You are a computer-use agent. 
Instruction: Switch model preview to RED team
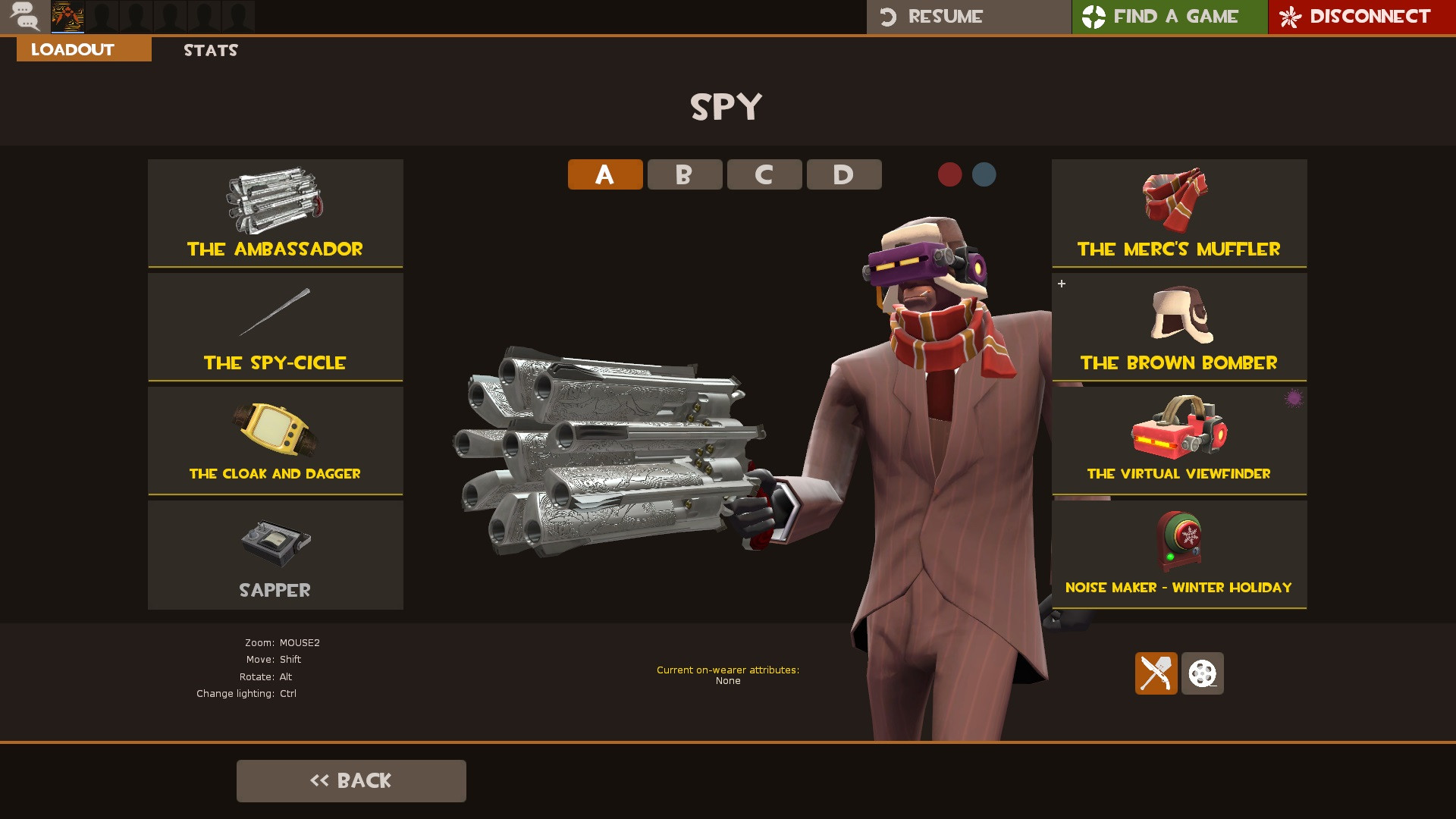coord(949,174)
